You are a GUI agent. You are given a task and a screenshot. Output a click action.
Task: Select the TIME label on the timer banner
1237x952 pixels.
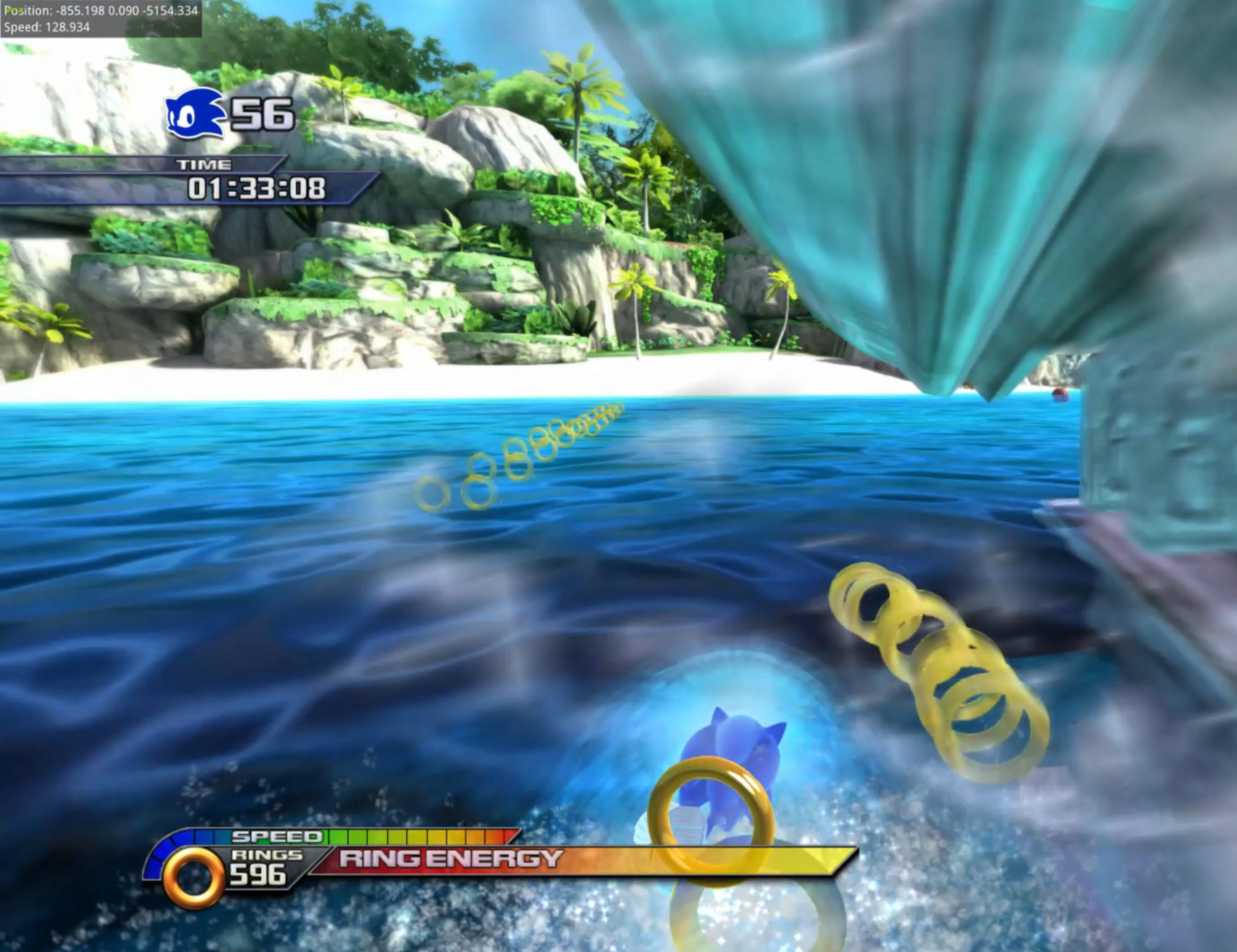[205, 164]
